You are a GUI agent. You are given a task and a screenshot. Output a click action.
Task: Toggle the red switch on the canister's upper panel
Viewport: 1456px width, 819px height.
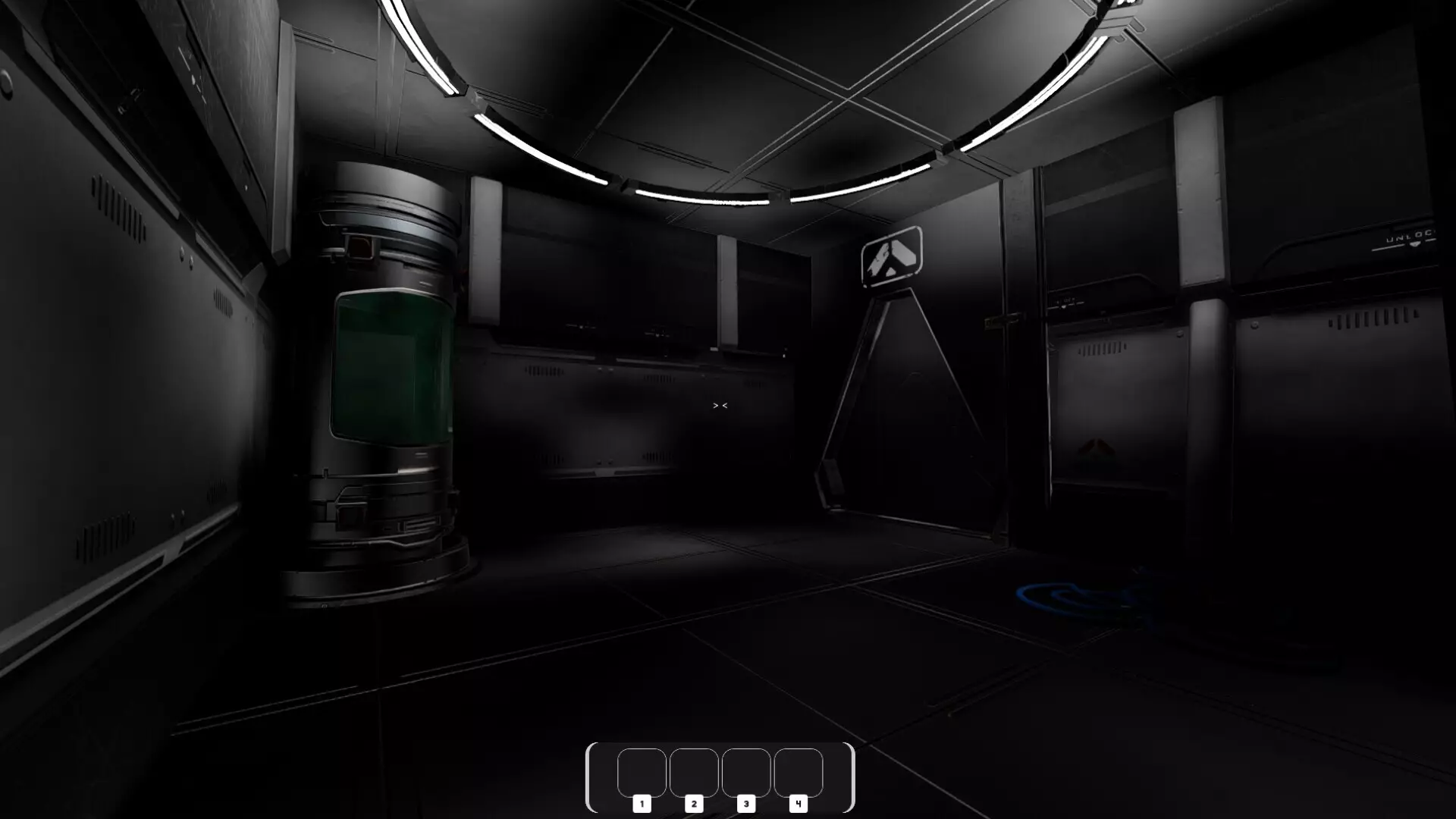(360, 248)
